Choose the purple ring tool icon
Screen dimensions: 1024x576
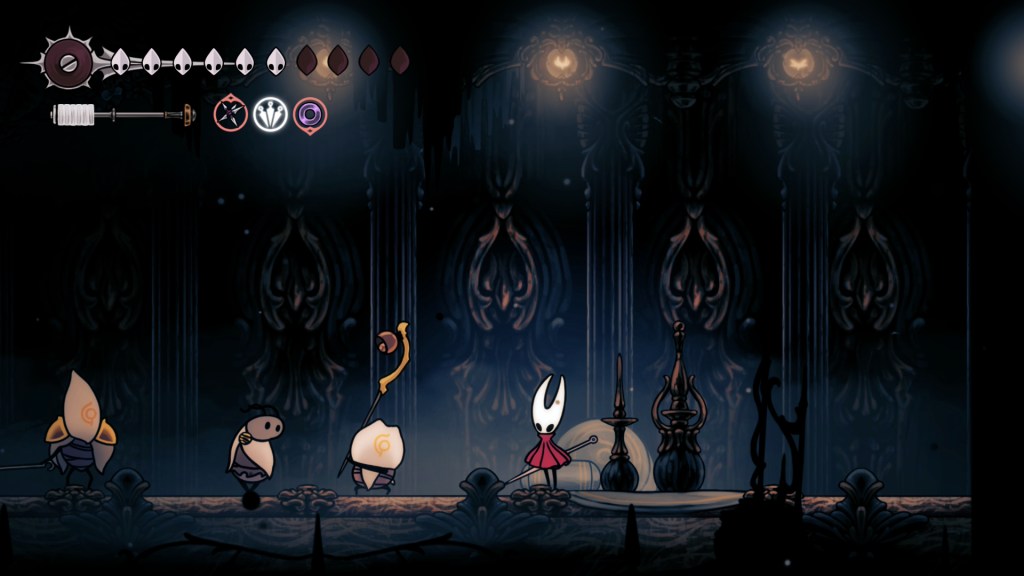310,114
